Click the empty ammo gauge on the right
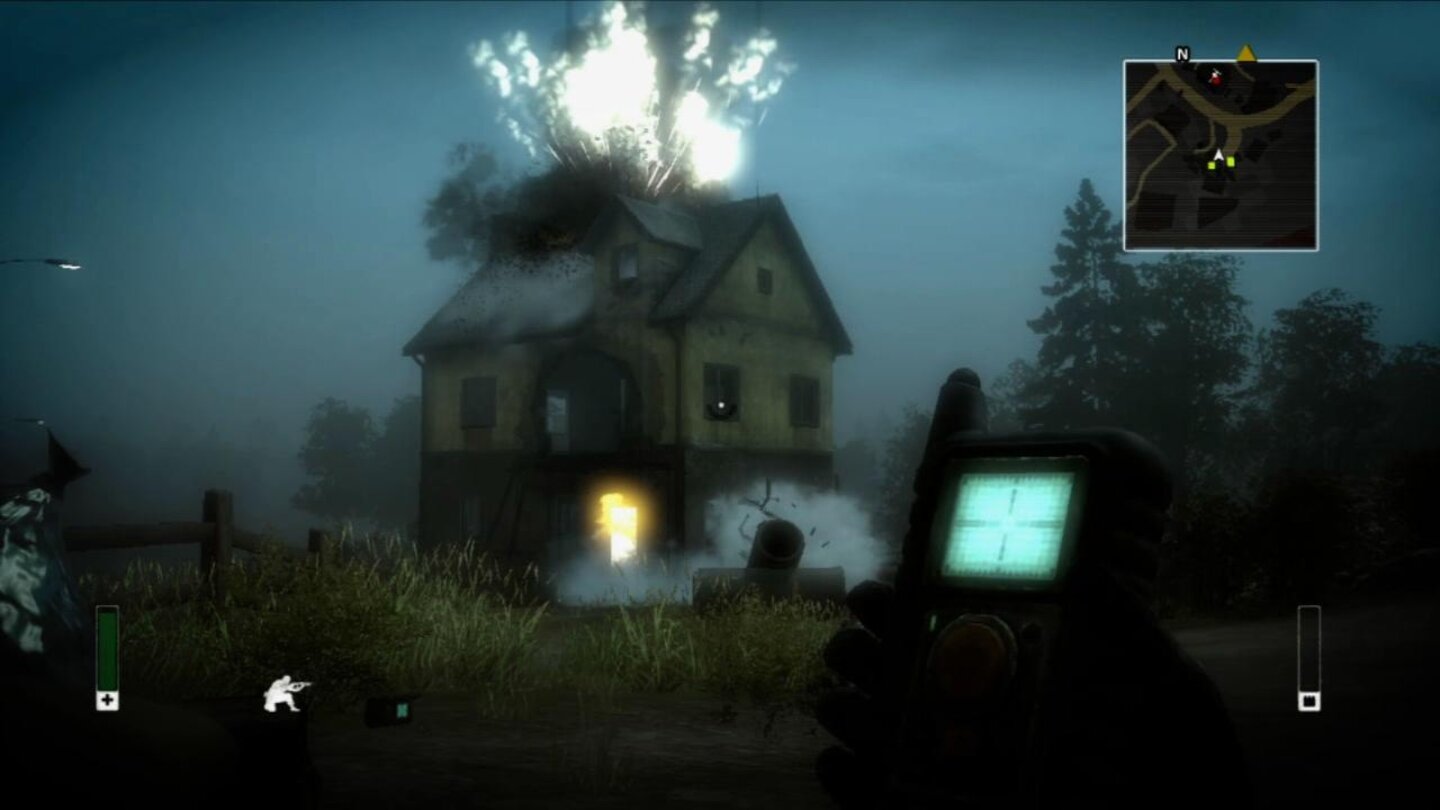The image size is (1440, 810). tap(1310, 645)
